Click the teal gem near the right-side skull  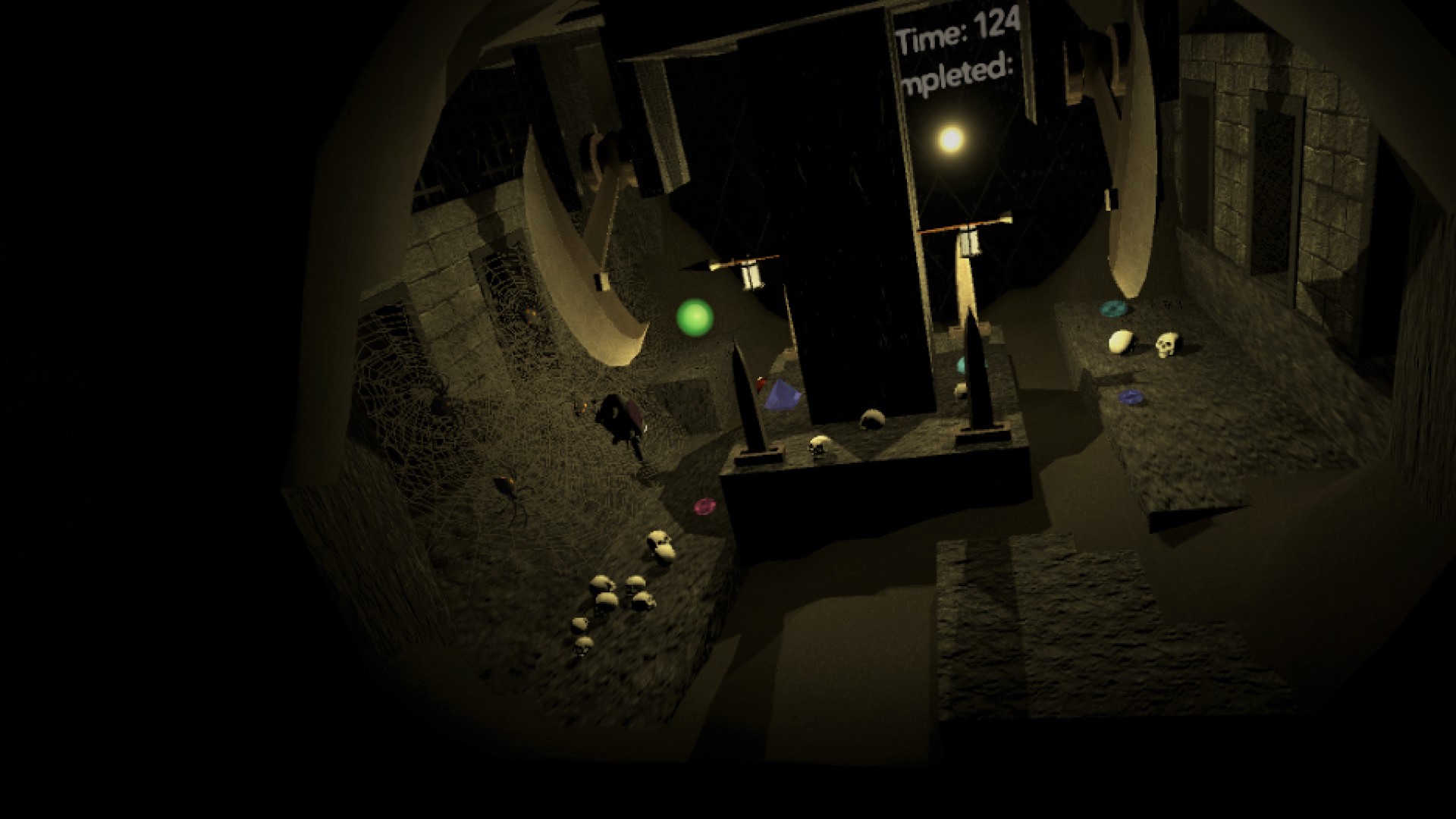click(1112, 308)
